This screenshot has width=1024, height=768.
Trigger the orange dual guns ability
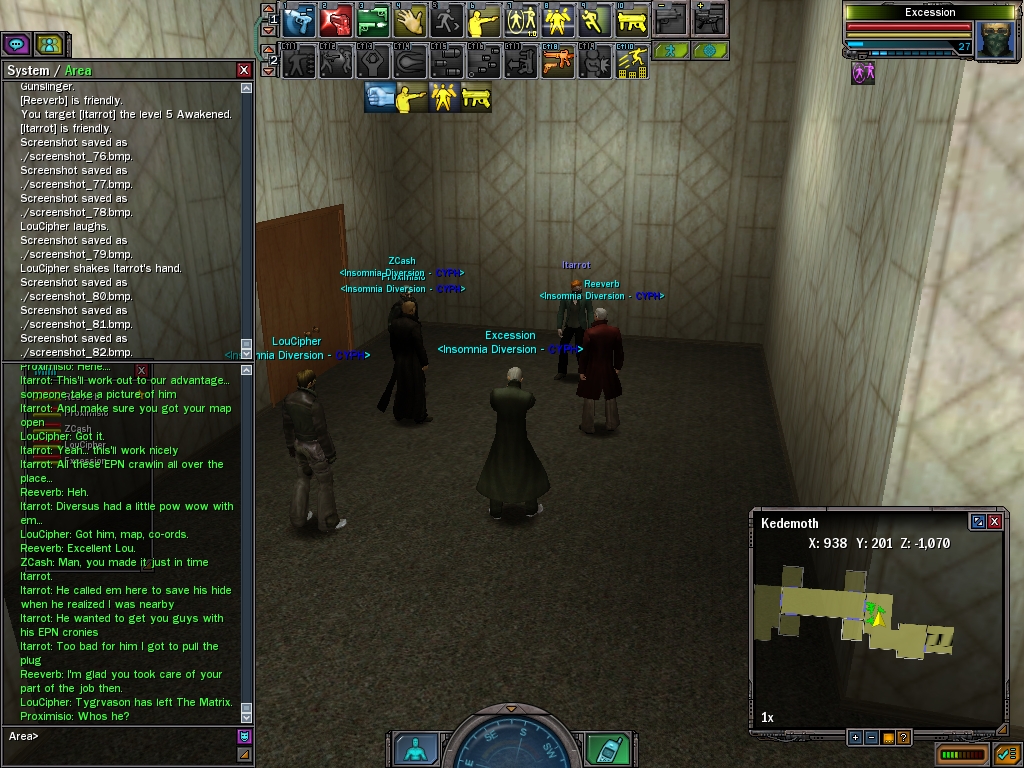click(558, 61)
